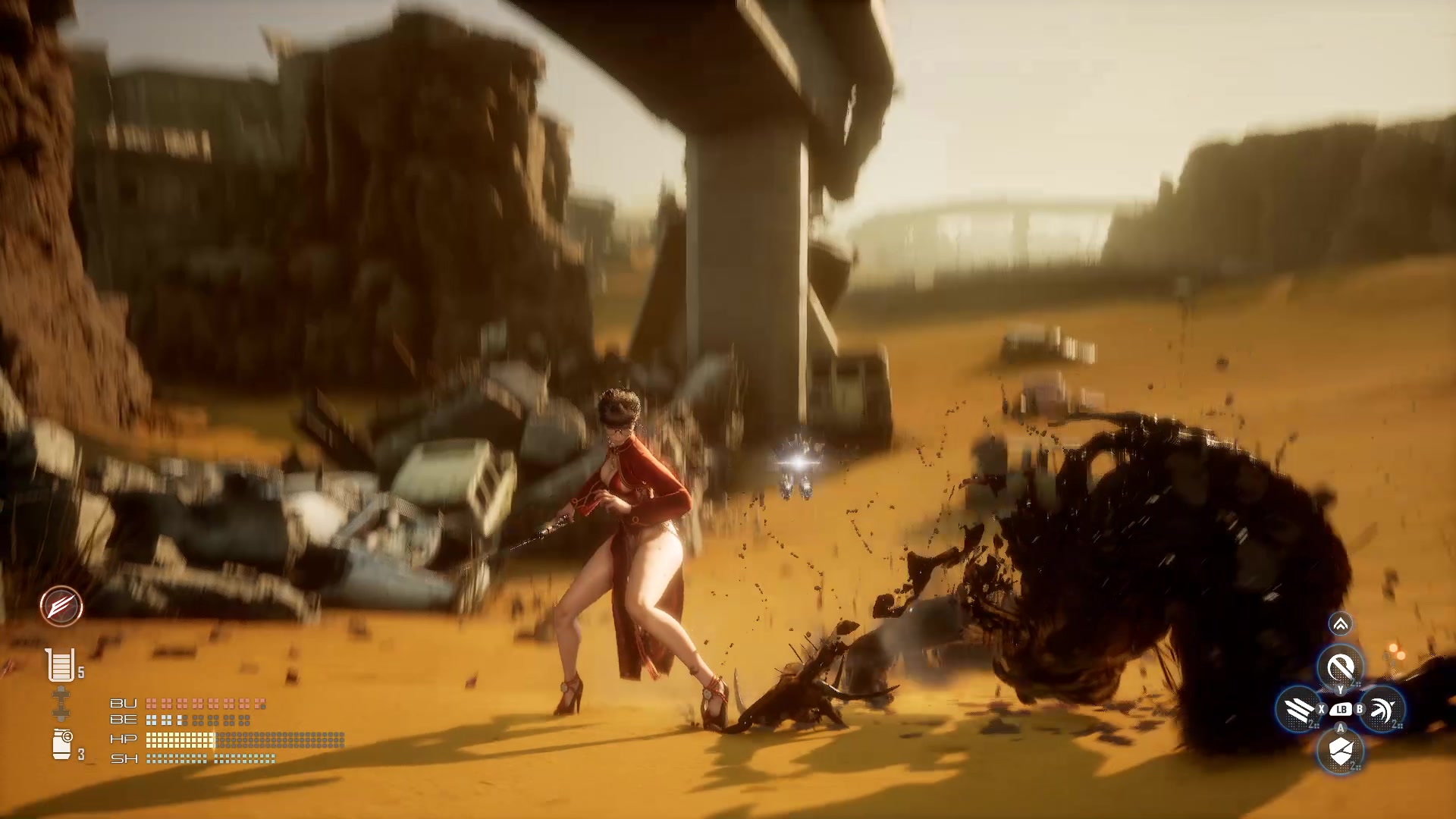Screen dimensions: 1456x819
Task: Activate the Y-button slash skill icon
Action: click(1341, 667)
